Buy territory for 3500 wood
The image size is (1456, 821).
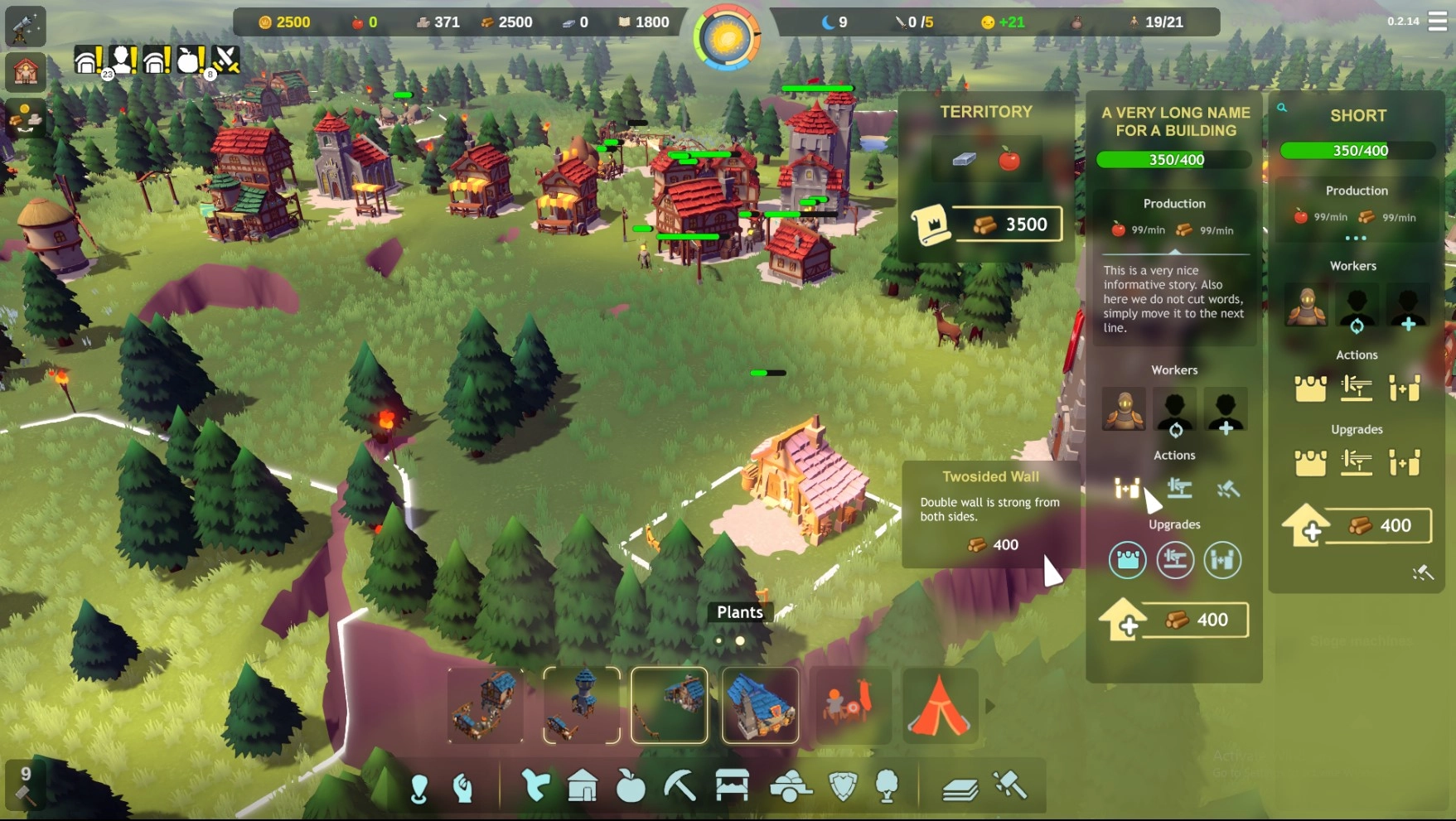(1008, 225)
